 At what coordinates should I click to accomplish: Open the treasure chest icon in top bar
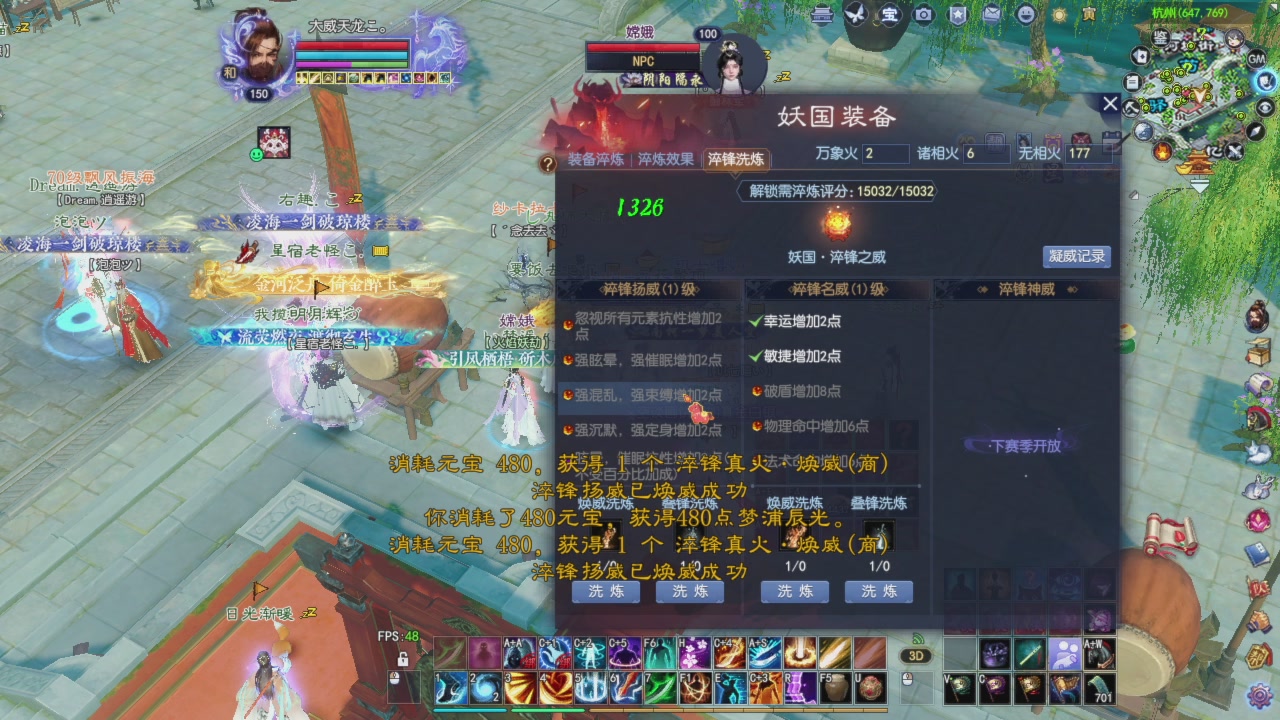889,15
